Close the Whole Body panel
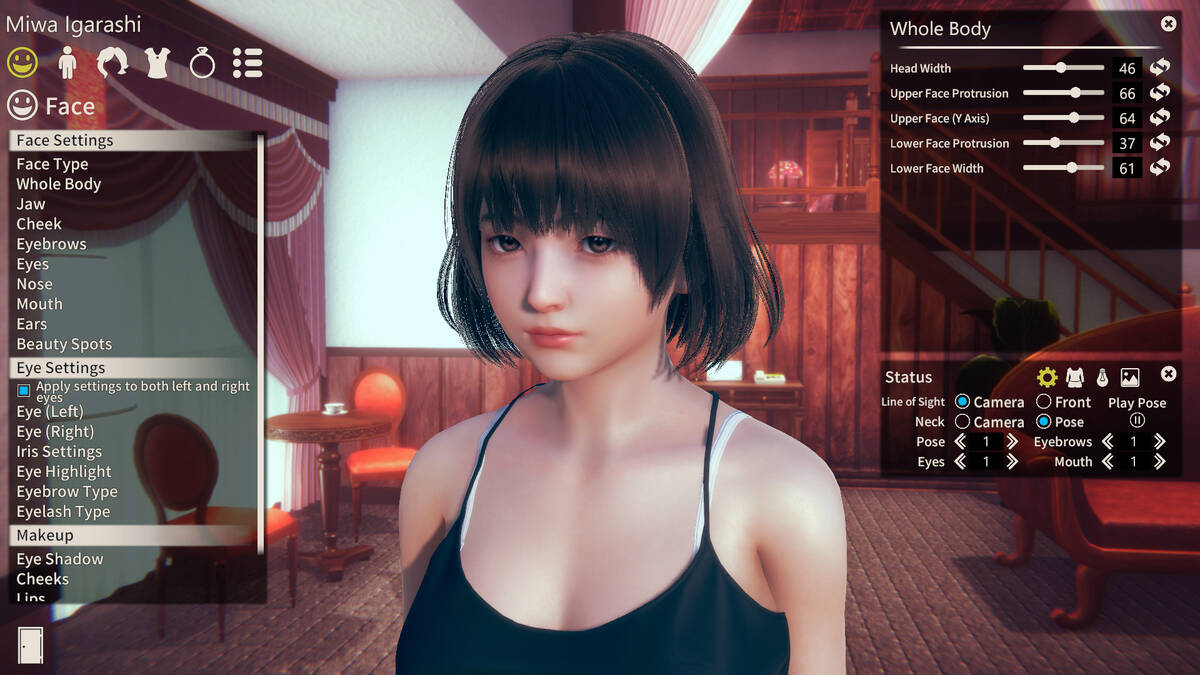Viewport: 1200px width, 675px height. click(1168, 24)
